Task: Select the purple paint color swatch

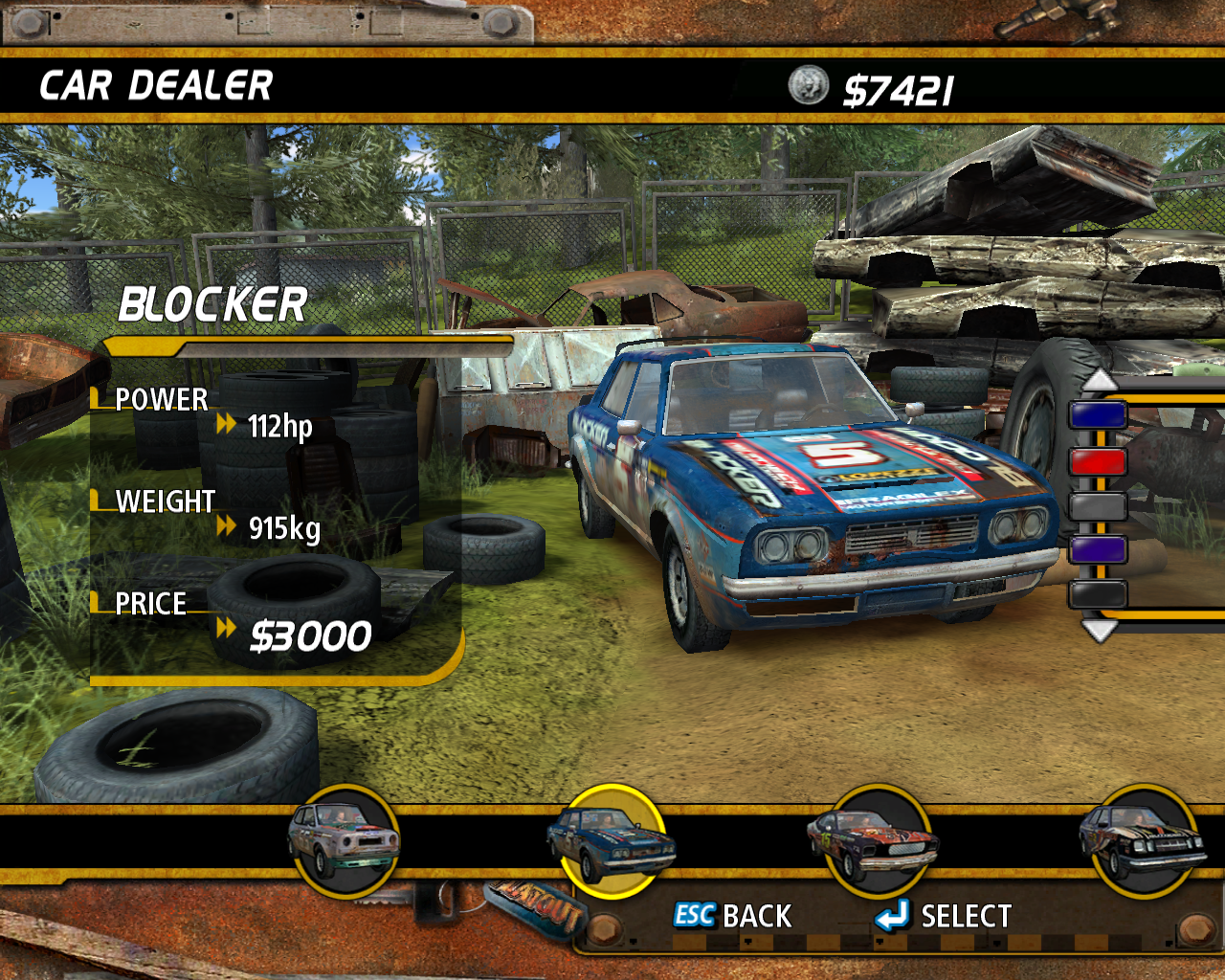Action: pos(1098,550)
